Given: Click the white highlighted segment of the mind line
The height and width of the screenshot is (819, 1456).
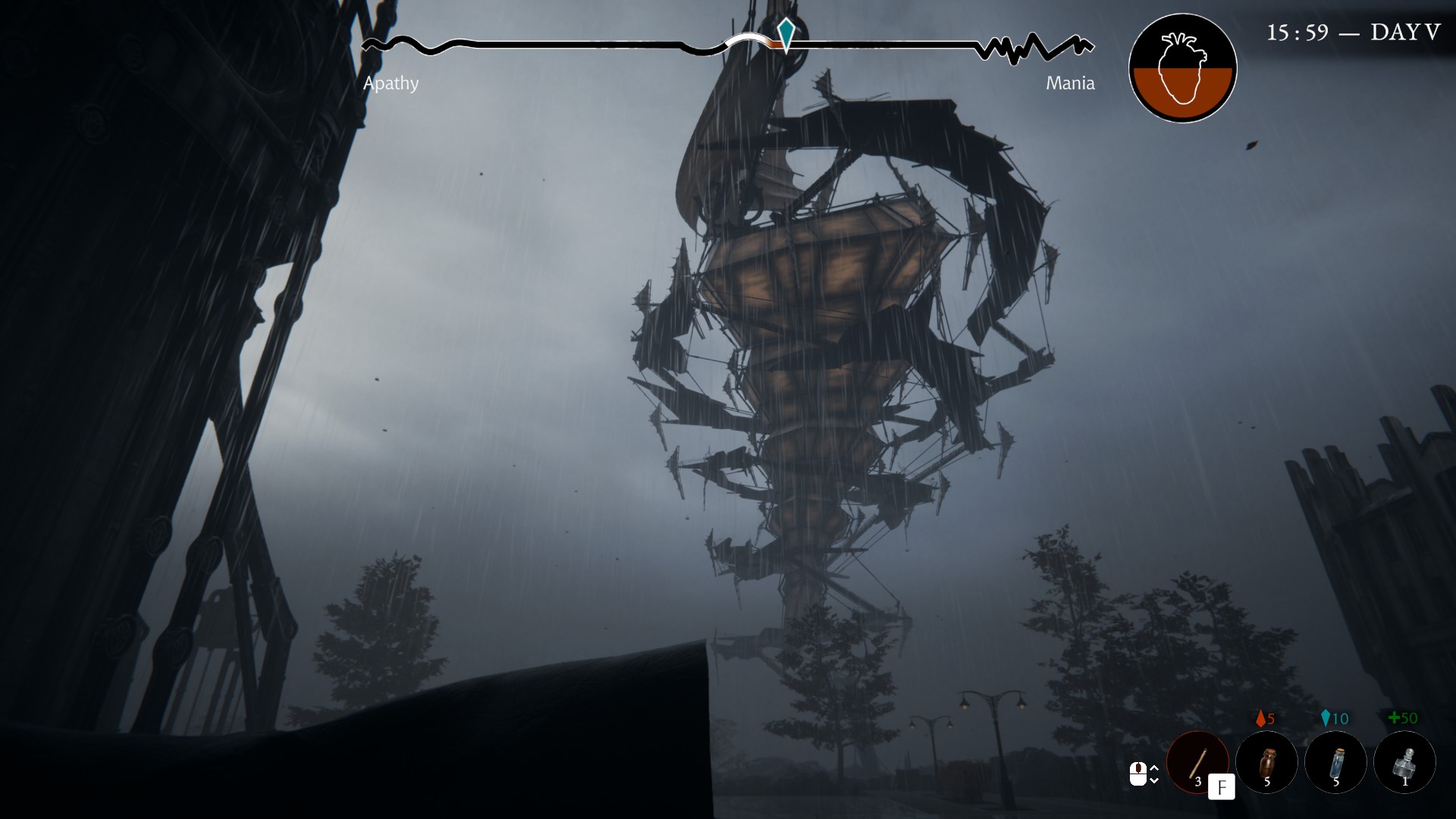Looking at the screenshot, I should coord(747,36).
